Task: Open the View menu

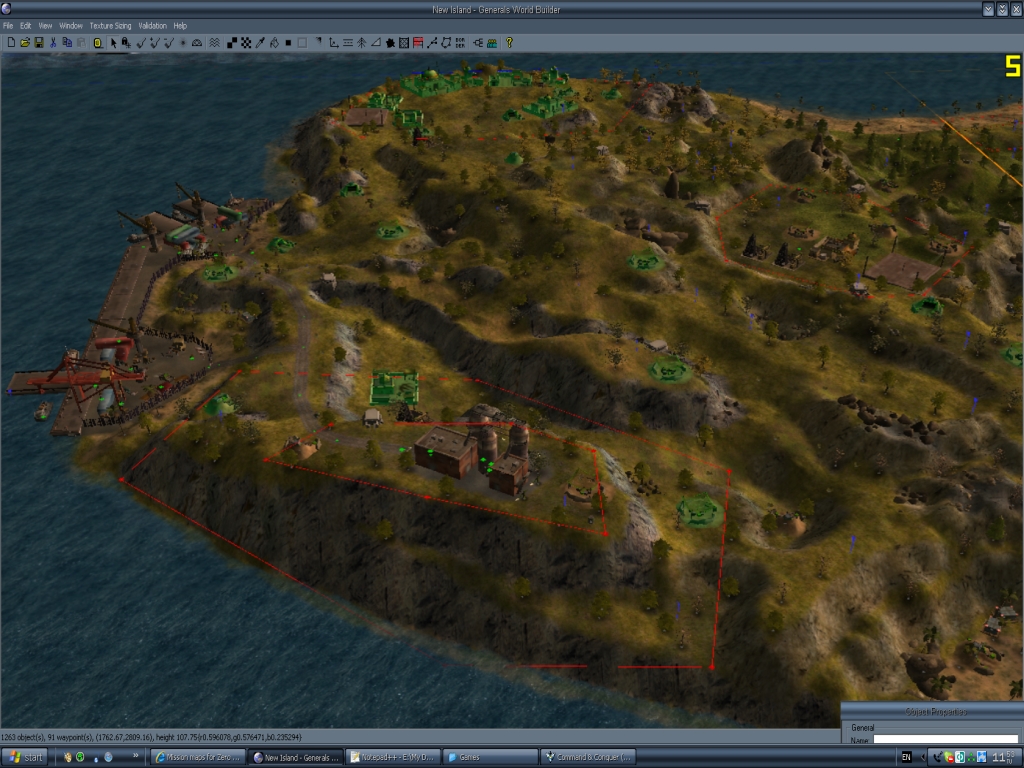Action: click(46, 25)
